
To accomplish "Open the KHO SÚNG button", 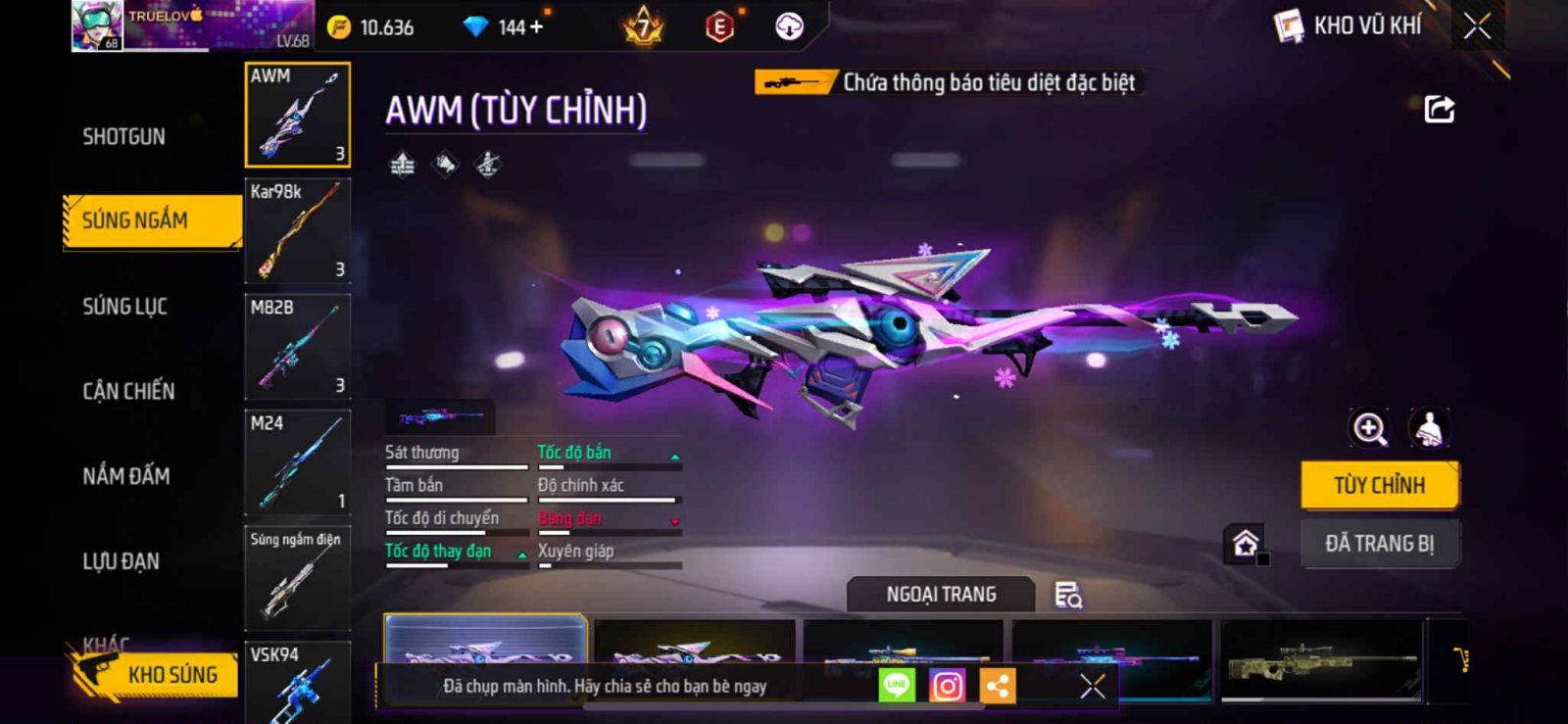I will click(157, 674).
